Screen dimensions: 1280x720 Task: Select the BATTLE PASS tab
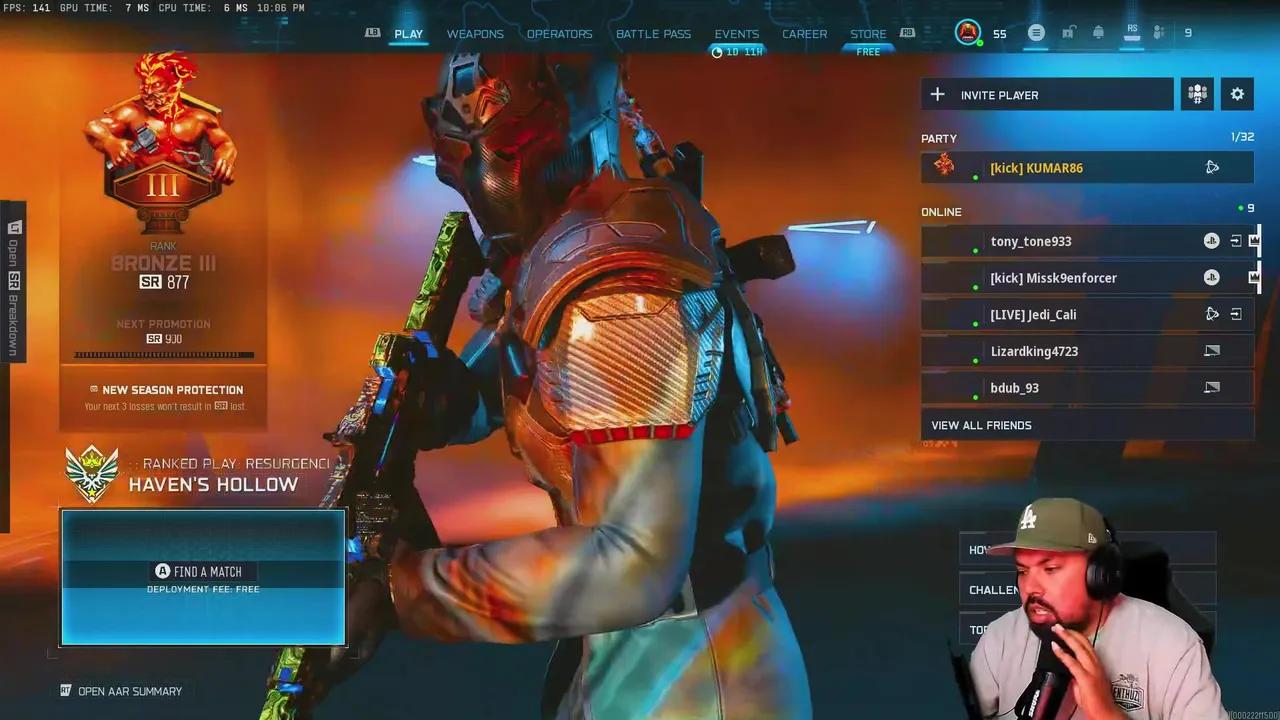pos(653,33)
